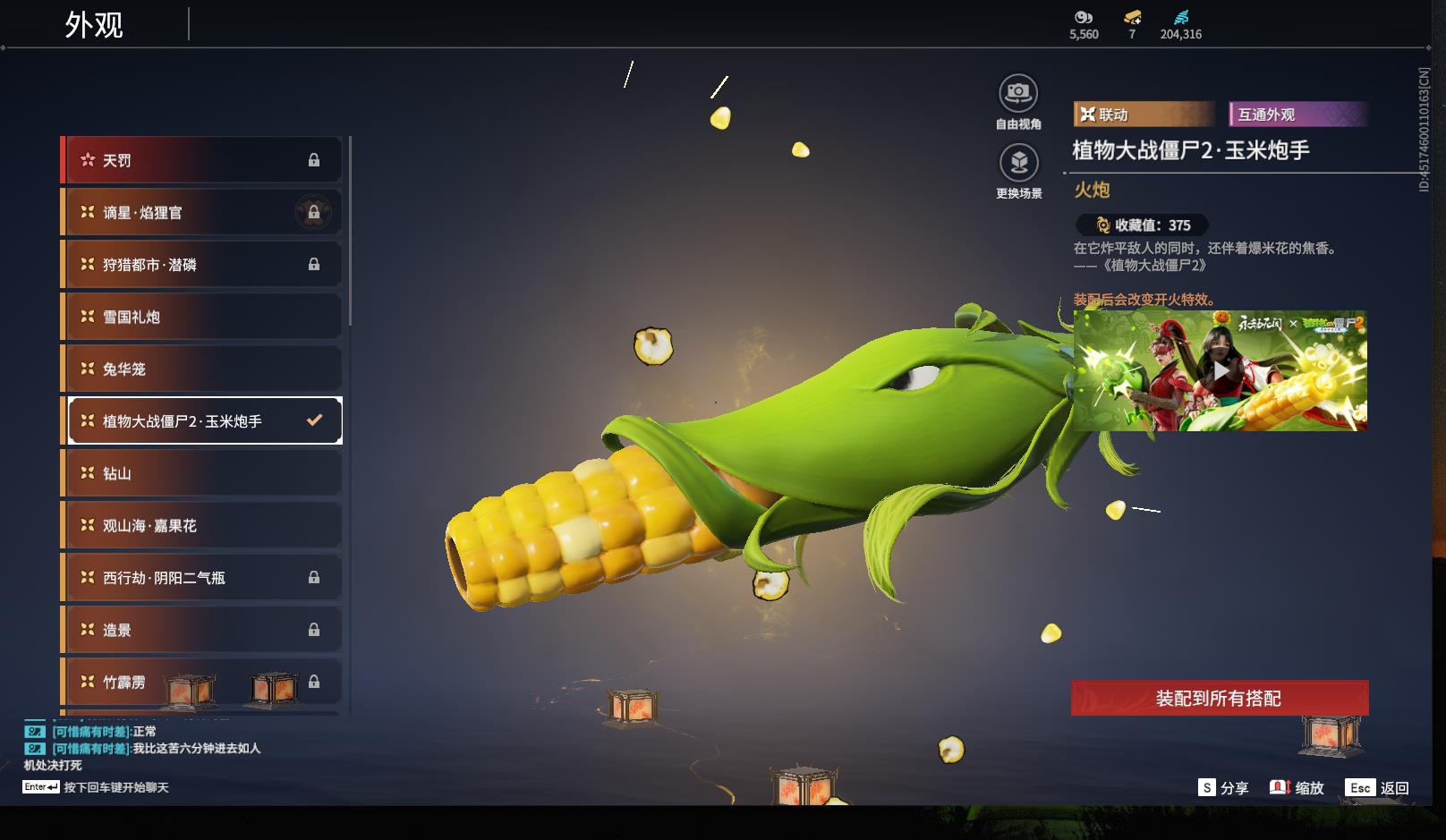Select the 兔华笼 skin row

coord(203,369)
